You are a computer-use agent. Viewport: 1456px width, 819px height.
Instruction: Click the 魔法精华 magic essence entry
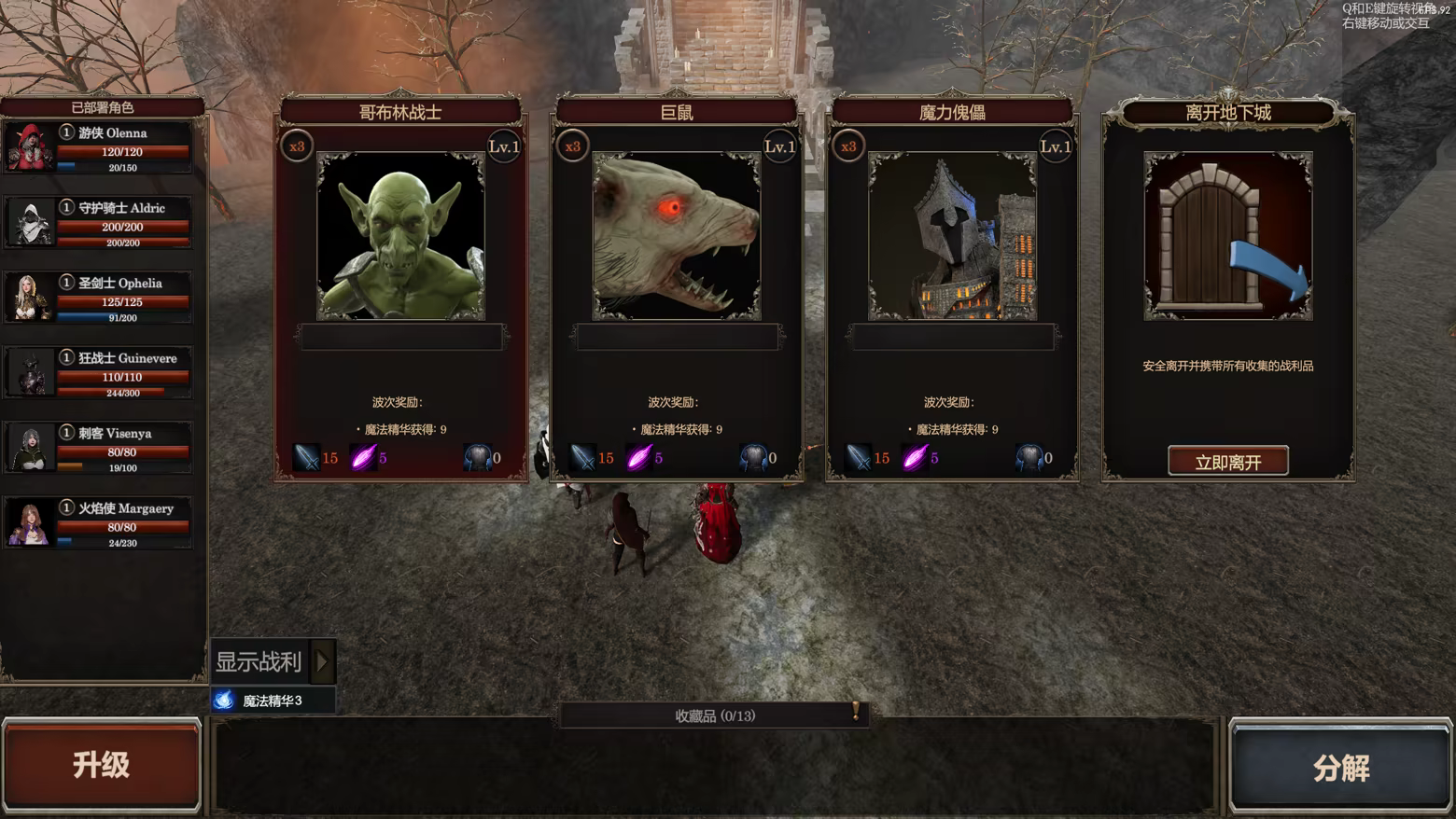pos(272,701)
